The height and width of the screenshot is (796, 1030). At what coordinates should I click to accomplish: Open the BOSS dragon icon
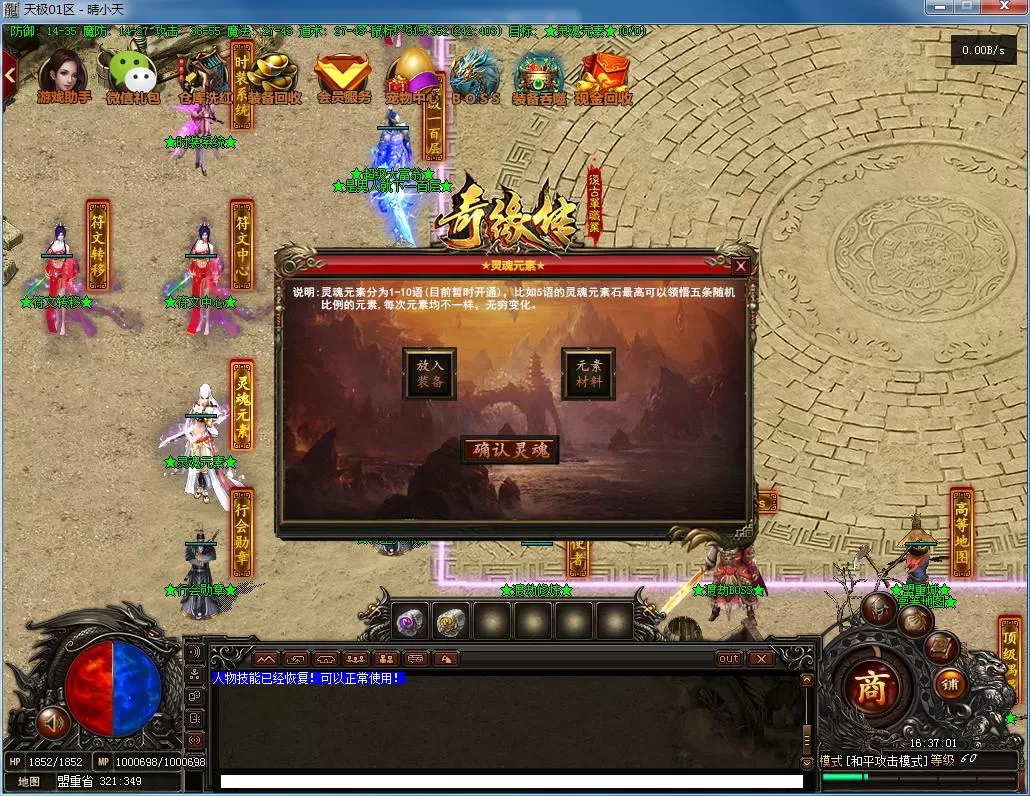475,76
